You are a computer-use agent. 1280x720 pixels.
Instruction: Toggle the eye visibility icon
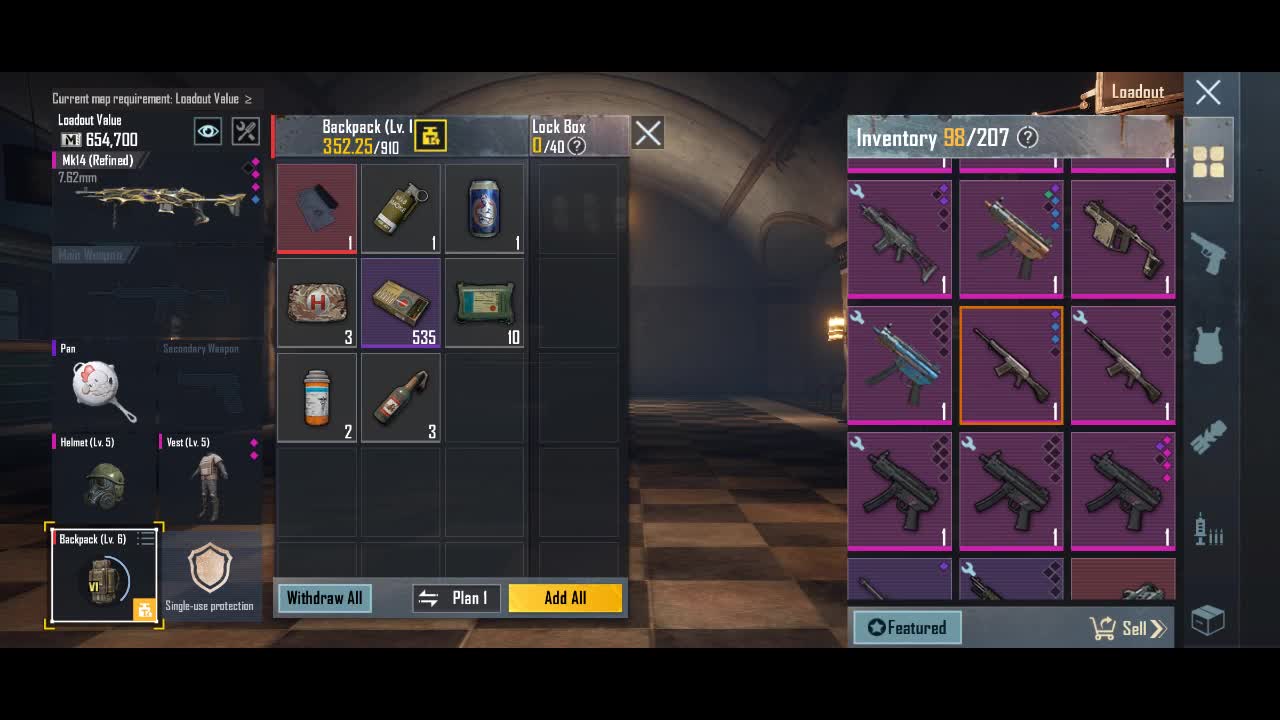coord(208,131)
